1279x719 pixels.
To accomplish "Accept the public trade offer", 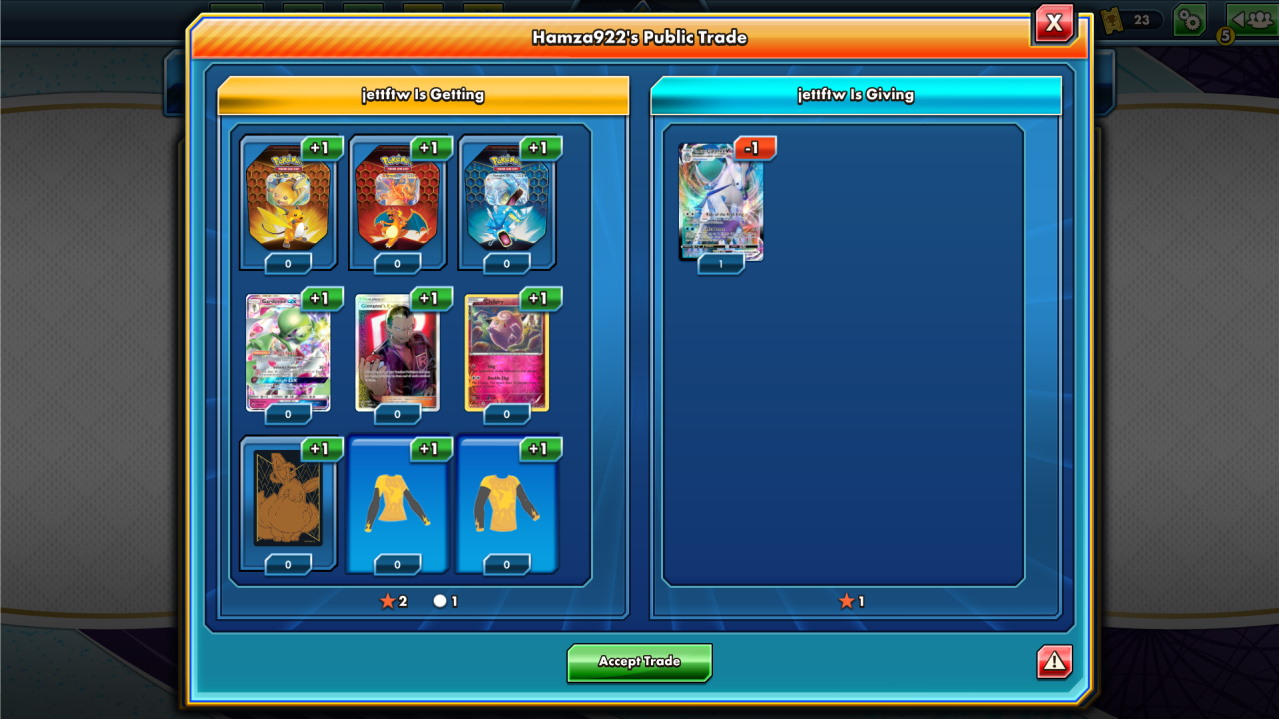I will pos(639,662).
